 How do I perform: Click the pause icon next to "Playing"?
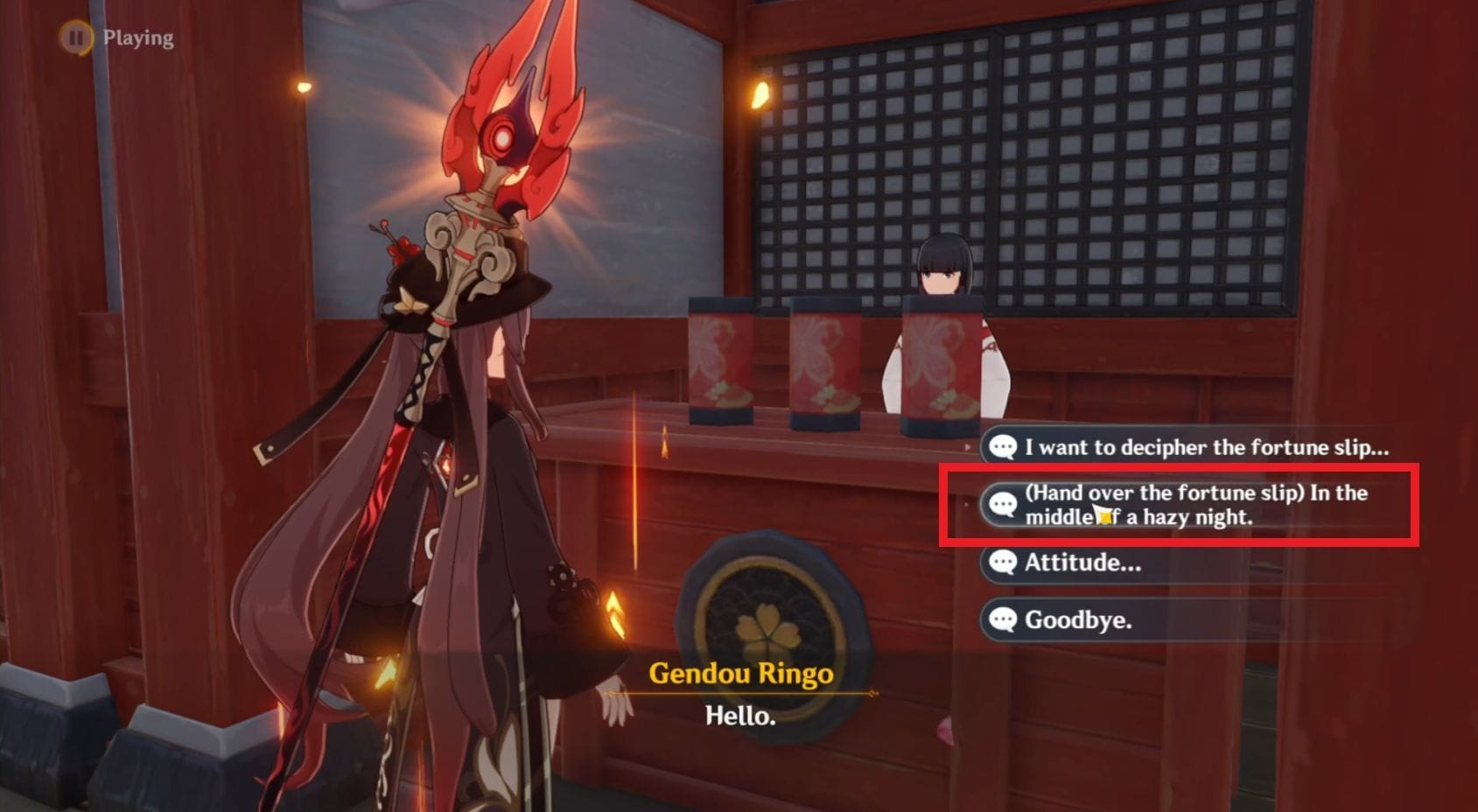click(78, 38)
